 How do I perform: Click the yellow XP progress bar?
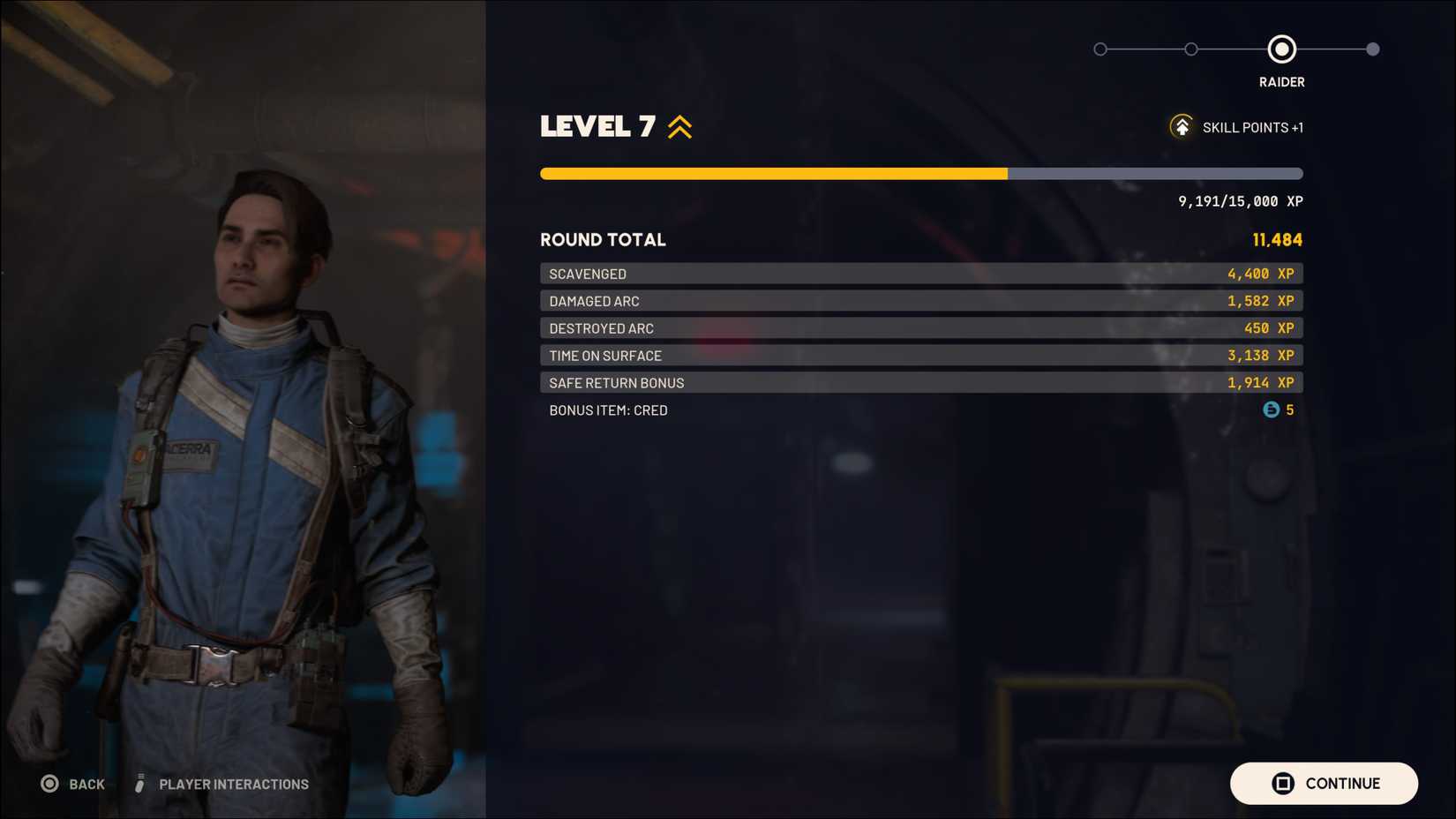(x=772, y=173)
